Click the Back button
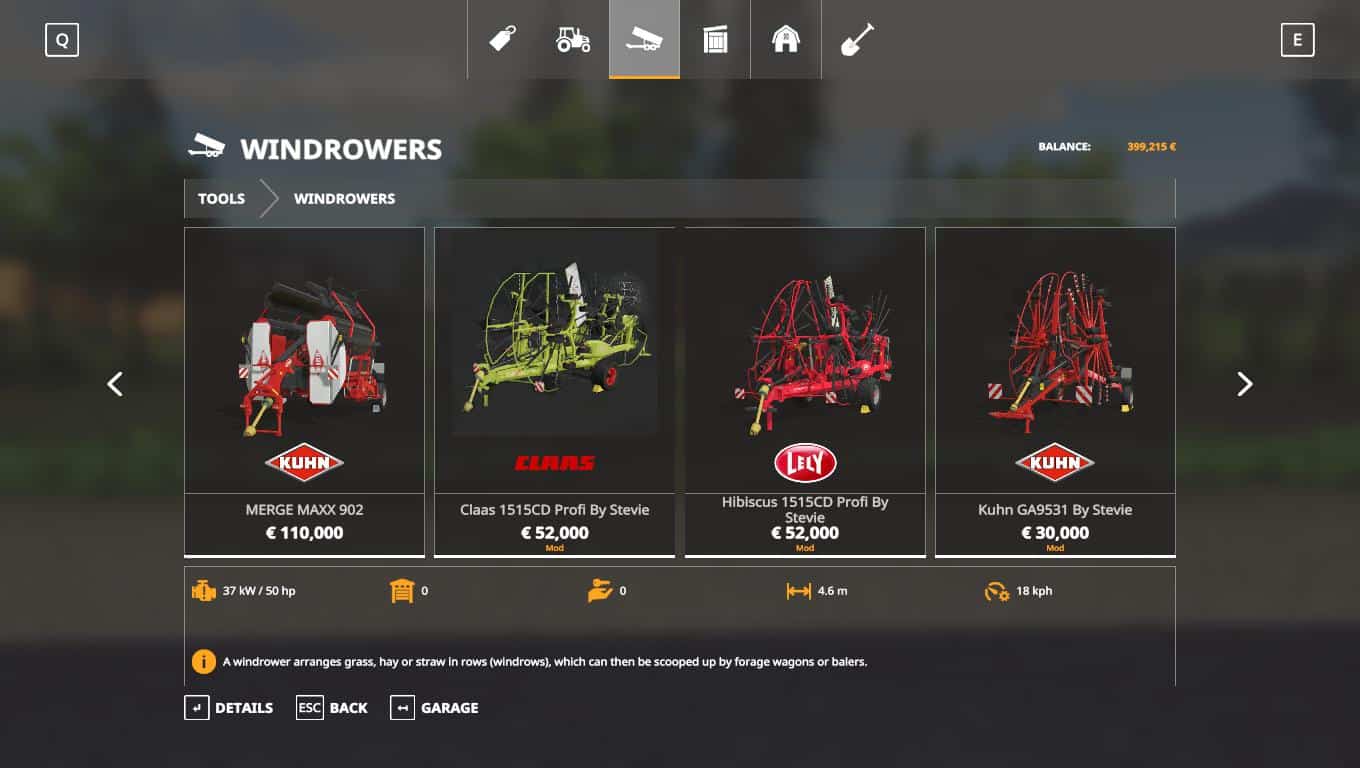This screenshot has height=768, width=1360. click(333, 708)
